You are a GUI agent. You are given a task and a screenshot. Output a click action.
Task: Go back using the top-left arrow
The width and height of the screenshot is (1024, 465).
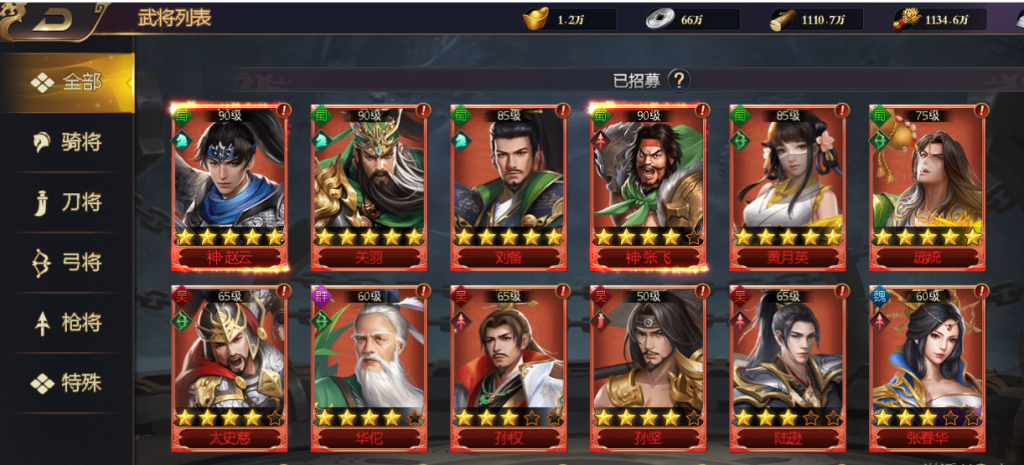[x=48, y=20]
